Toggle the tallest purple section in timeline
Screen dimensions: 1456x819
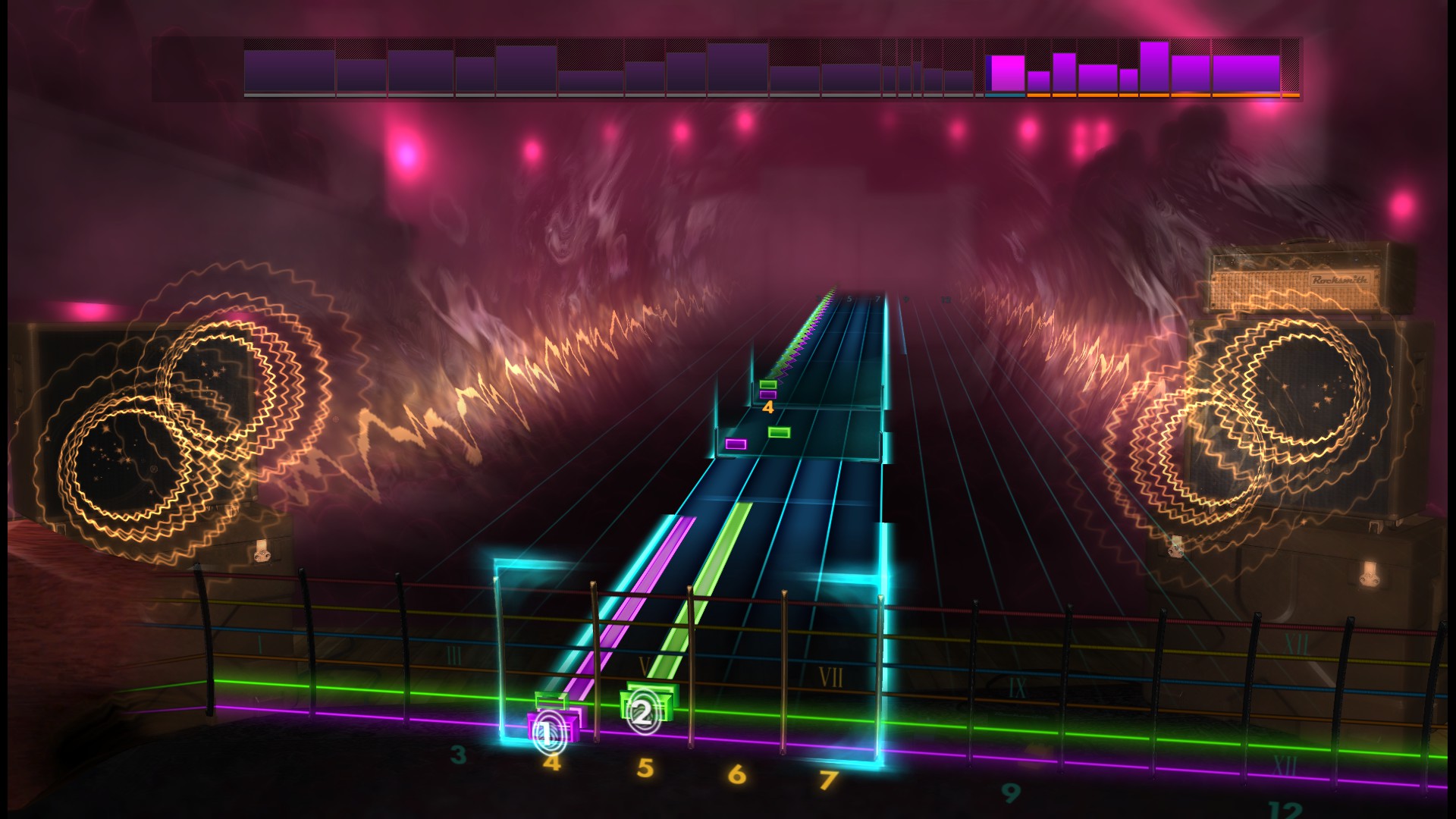(x=1153, y=64)
